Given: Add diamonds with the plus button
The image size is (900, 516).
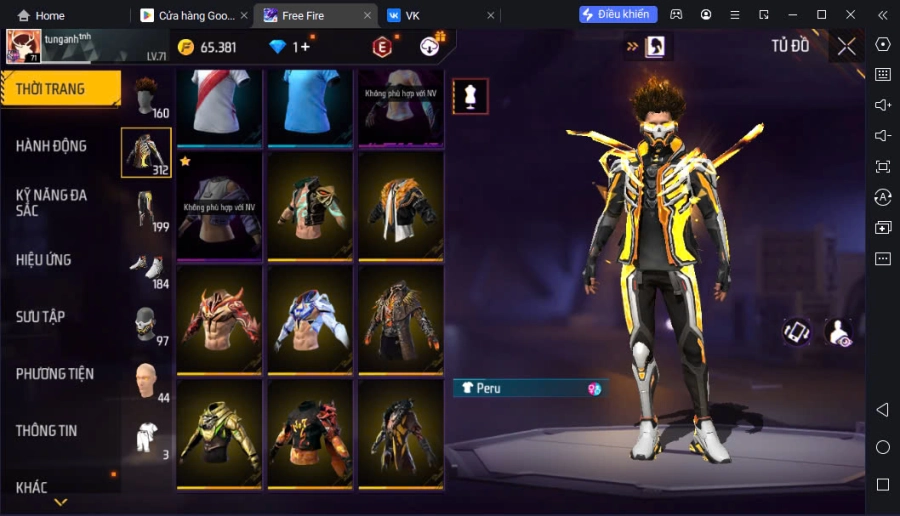Looking at the screenshot, I should click(305, 47).
